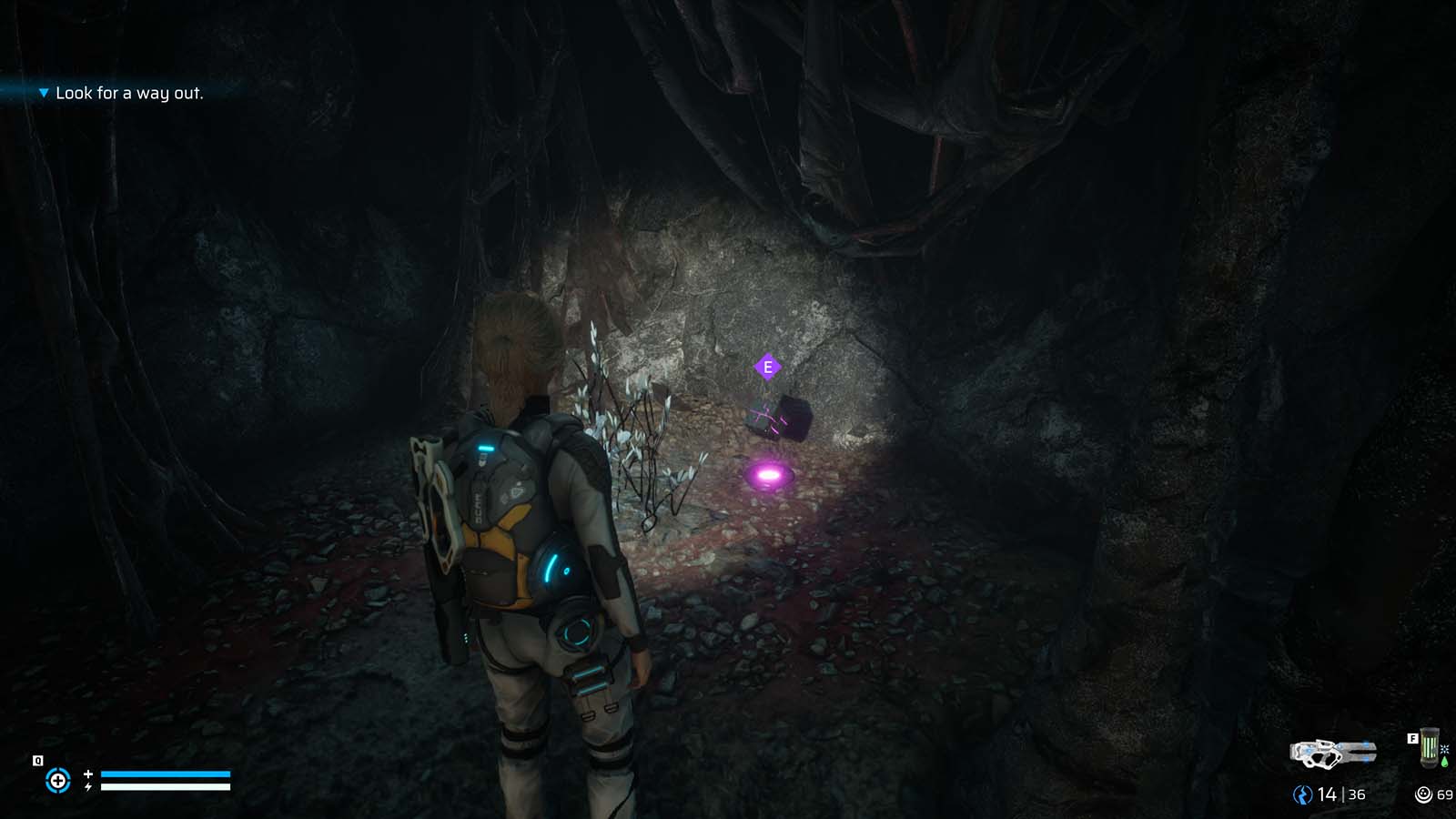Select the electric ammo type icon
The height and width of the screenshot is (819, 1456).
coord(1303,794)
